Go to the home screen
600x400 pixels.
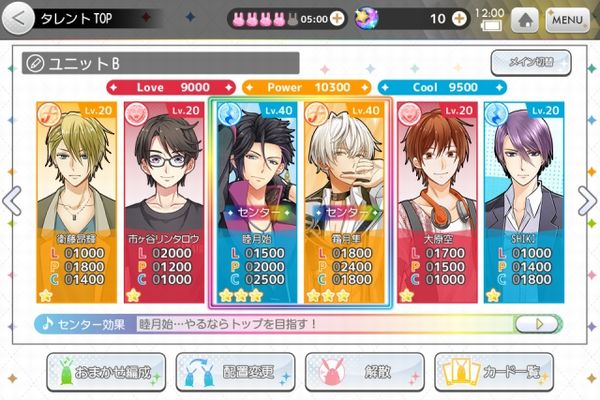click(x=523, y=19)
